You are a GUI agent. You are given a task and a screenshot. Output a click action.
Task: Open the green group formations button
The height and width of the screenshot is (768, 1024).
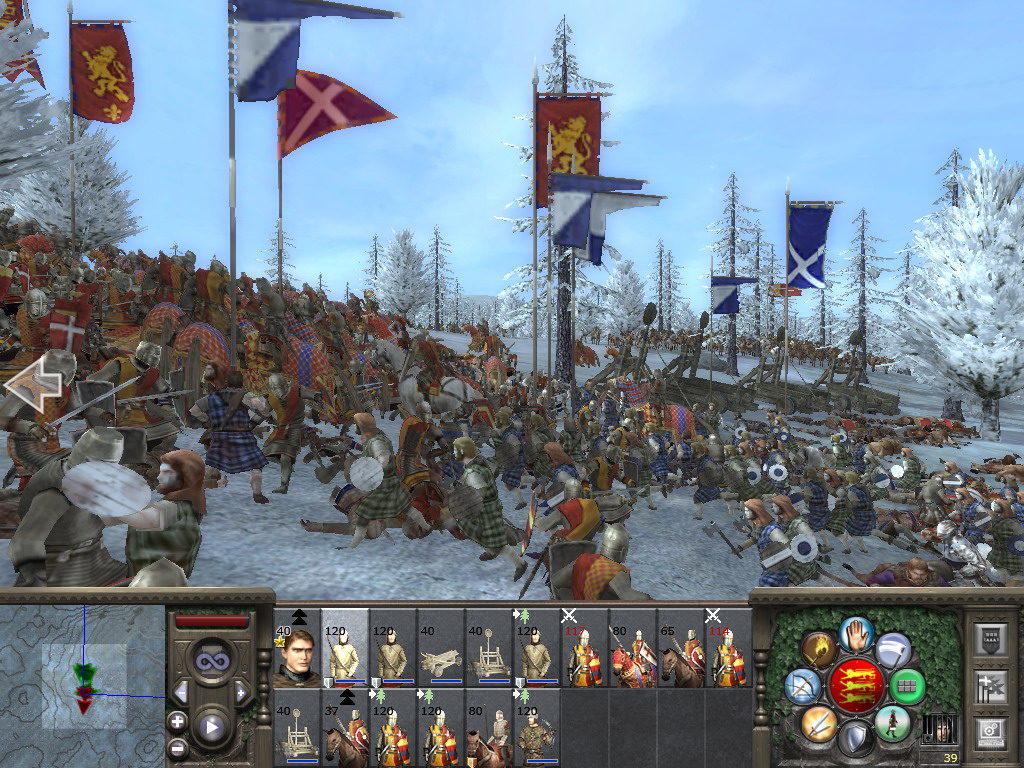coord(908,686)
